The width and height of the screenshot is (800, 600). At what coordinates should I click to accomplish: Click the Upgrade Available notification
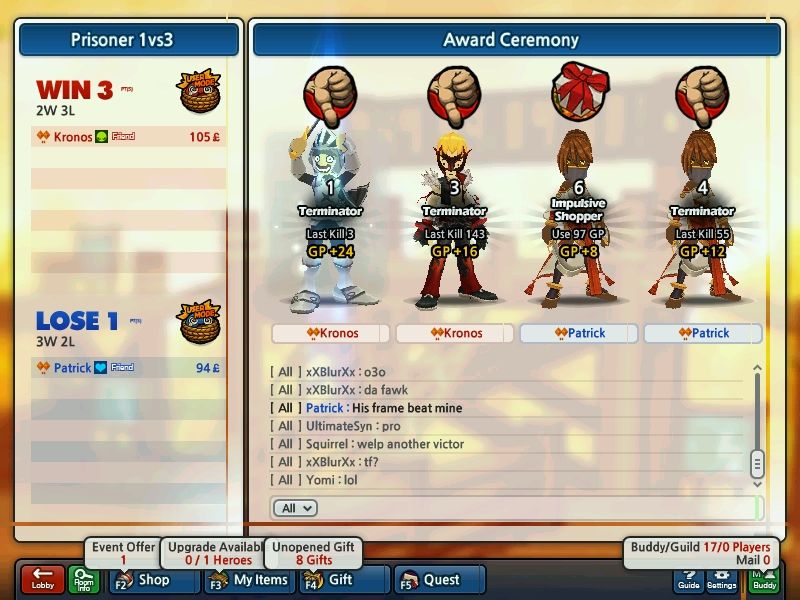[x=210, y=553]
